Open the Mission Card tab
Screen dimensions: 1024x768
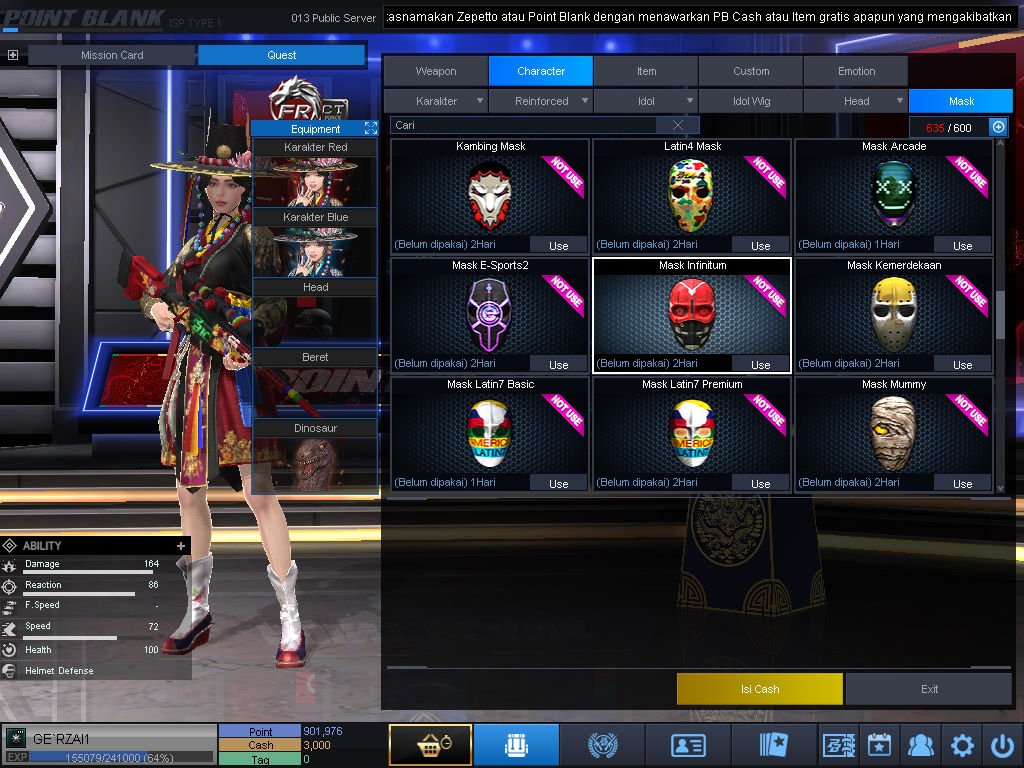tap(112, 55)
